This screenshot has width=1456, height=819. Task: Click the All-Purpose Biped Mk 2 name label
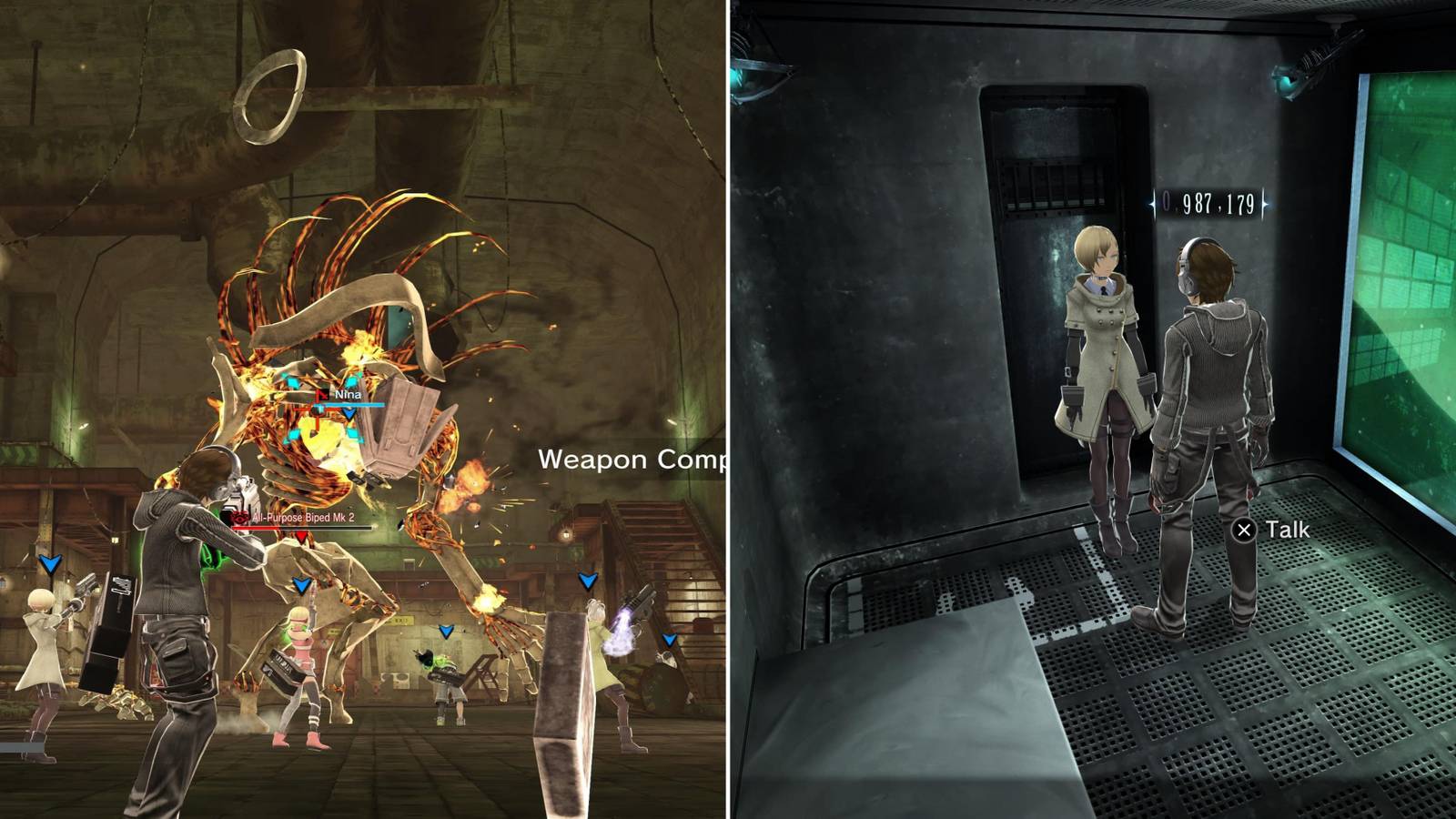[x=302, y=518]
